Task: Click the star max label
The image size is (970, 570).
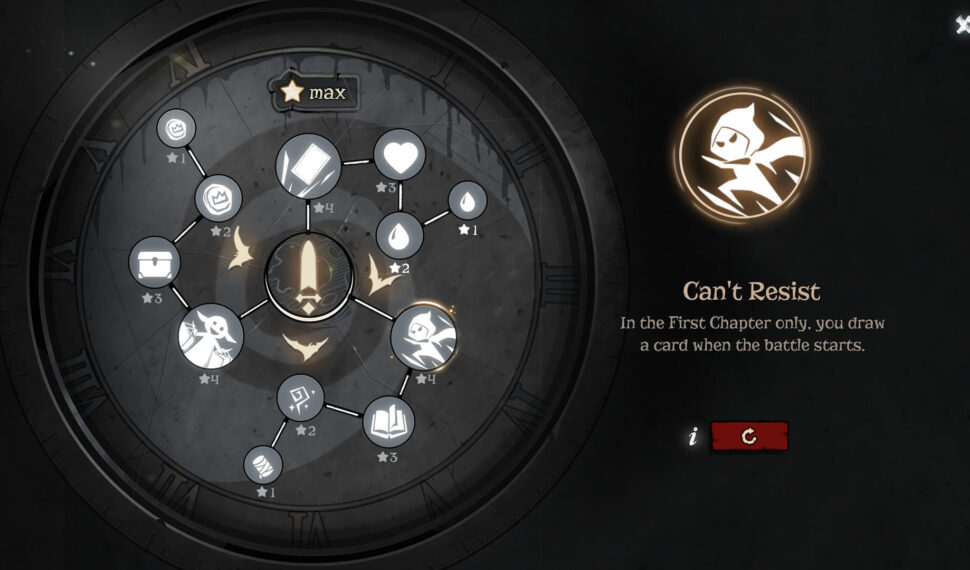Action: click(x=315, y=93)
